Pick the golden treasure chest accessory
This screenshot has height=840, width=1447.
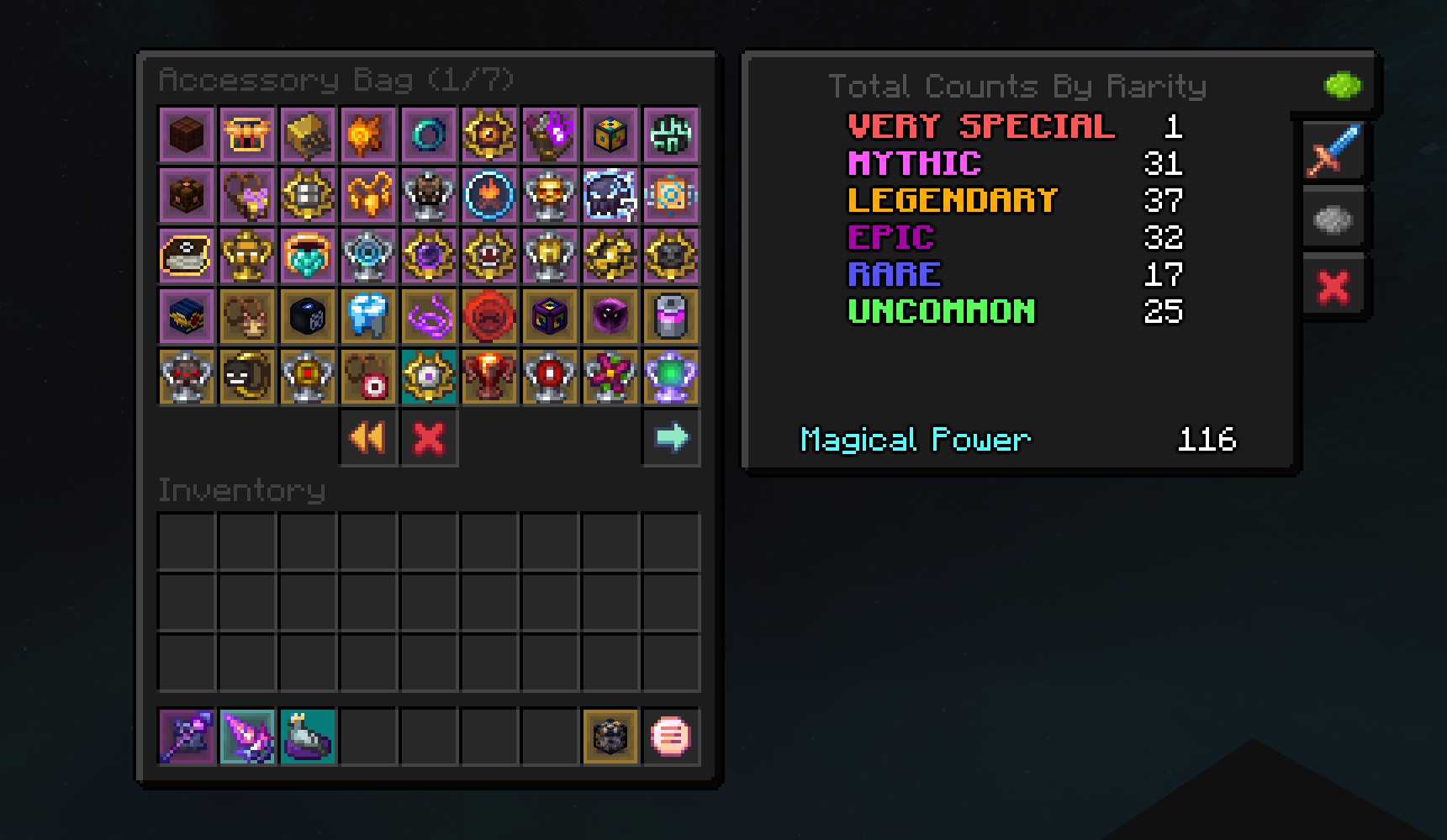pyautogui.click(x=247, y=135)
